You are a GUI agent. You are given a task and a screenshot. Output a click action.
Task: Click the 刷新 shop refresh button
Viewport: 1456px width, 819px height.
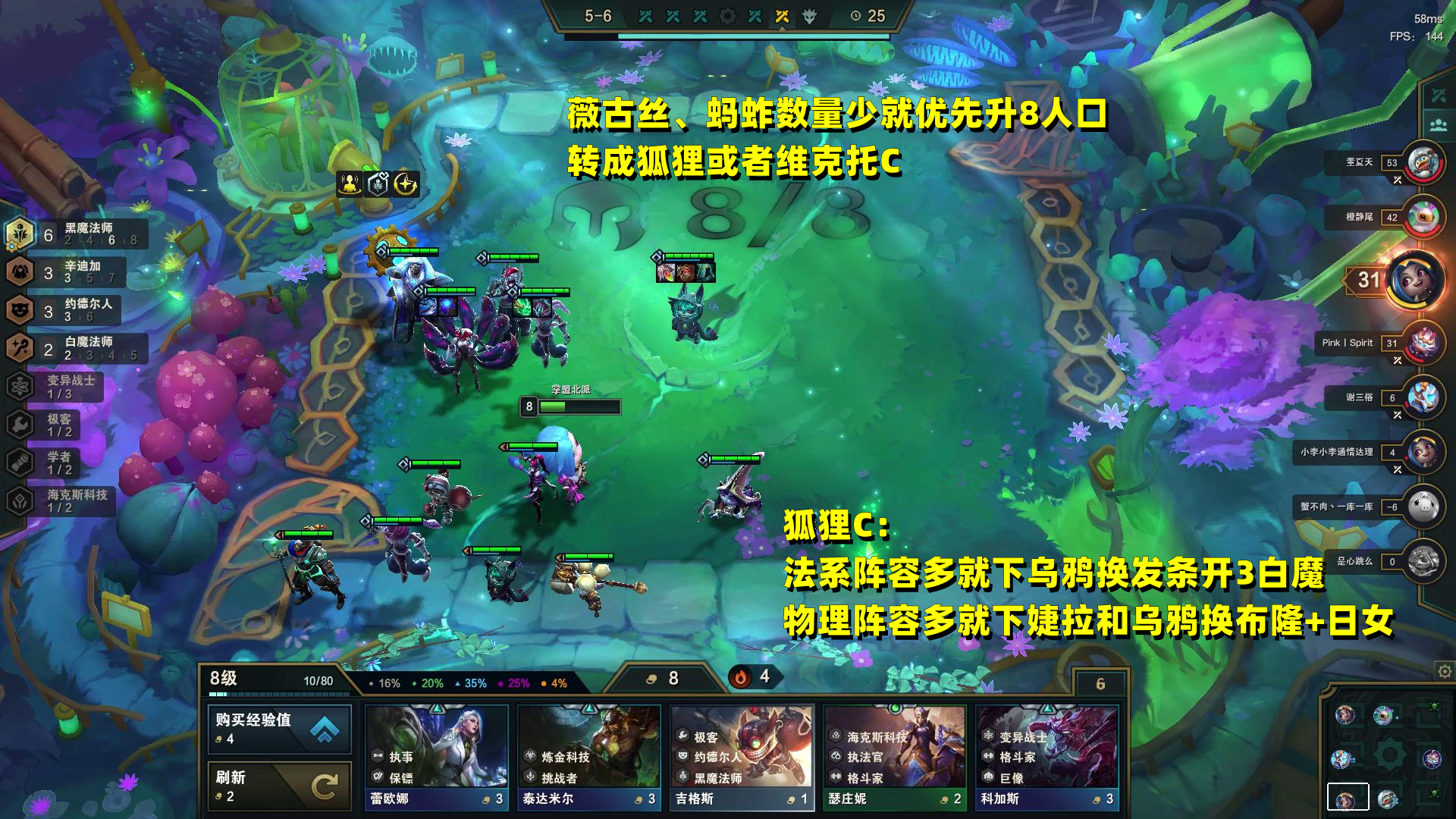coord(279,784)
